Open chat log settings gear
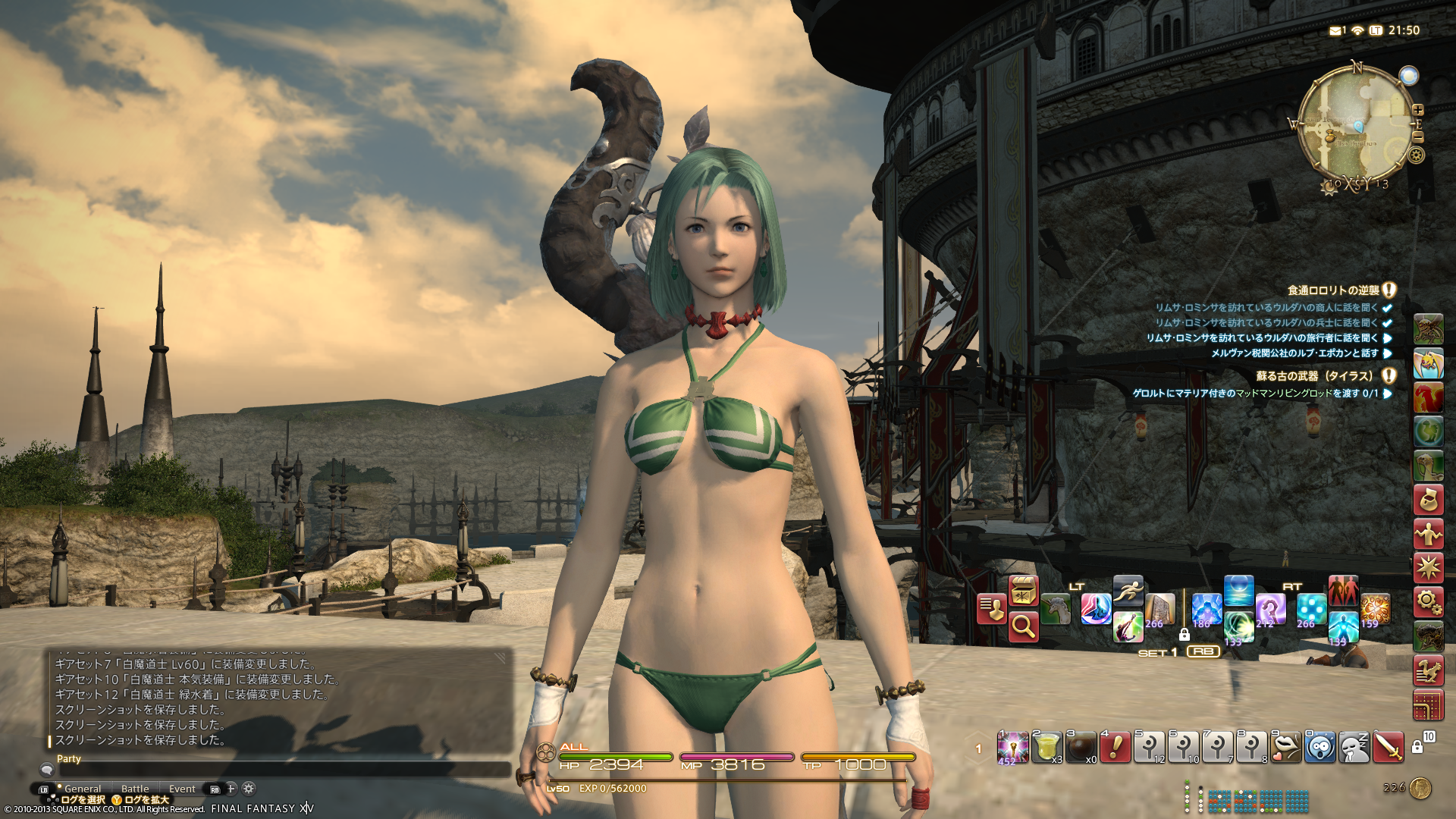The image size is (1456, 819). coord(249,789)
